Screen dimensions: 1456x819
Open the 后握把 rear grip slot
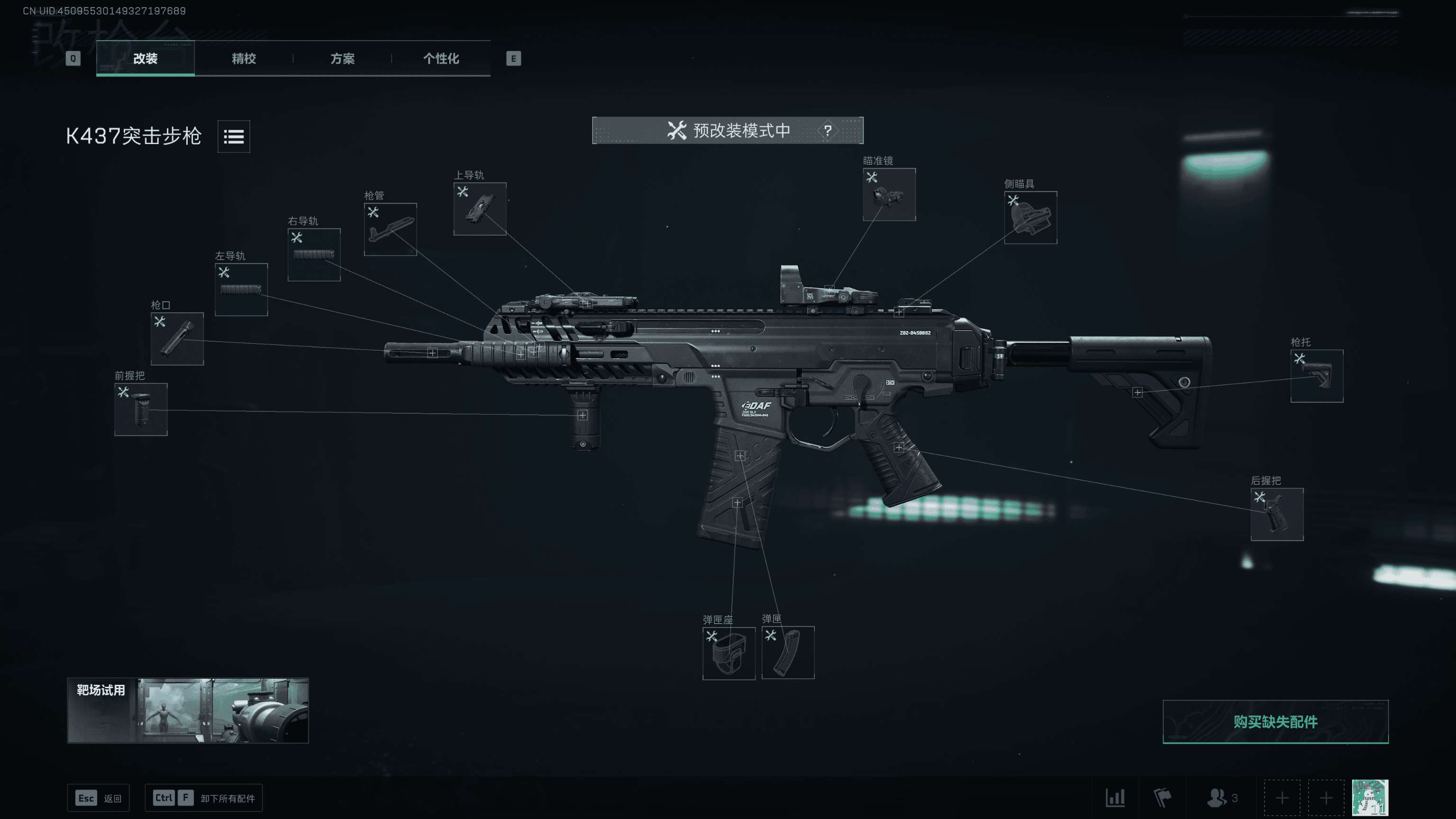coord(1276,514)
